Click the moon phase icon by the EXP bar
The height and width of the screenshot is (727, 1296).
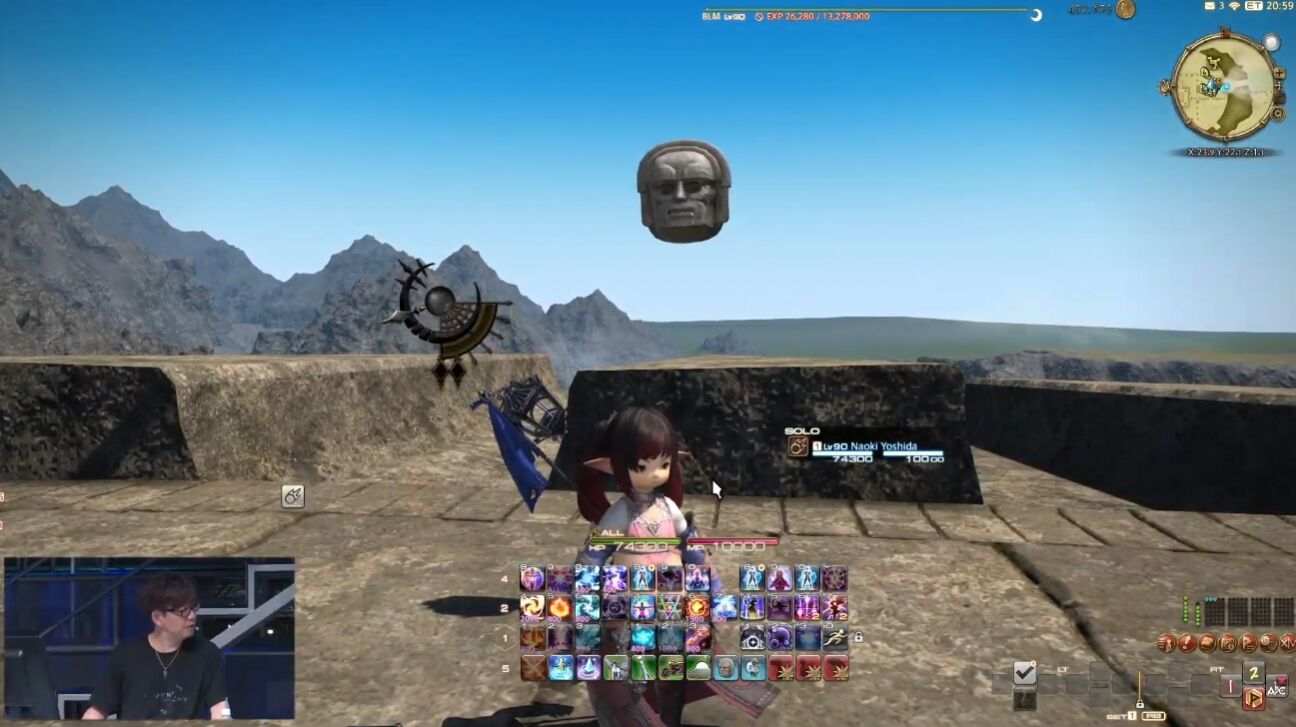point(1037,15)
